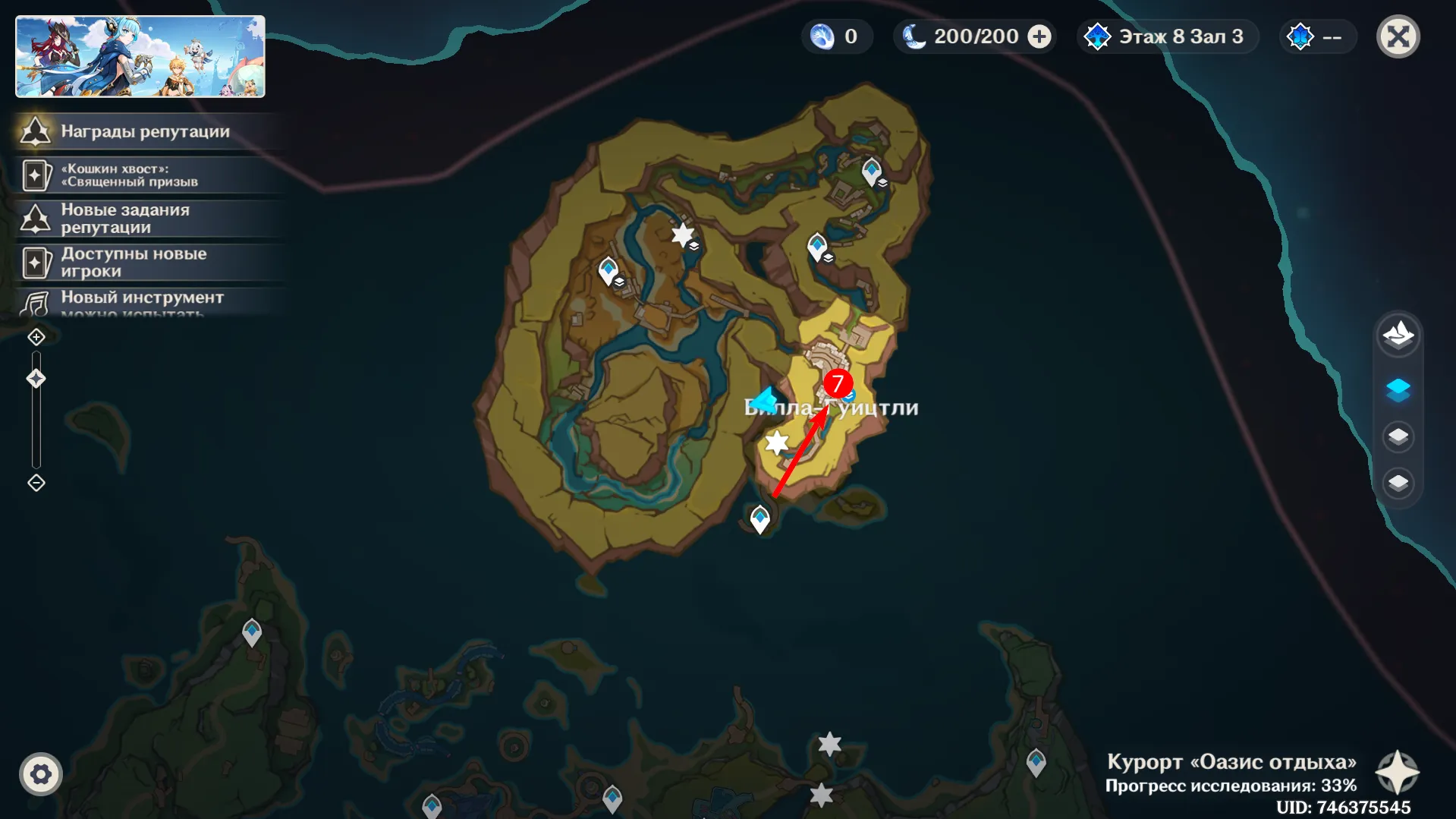Toggle the middle map layer in right panel

[1399, 436]
